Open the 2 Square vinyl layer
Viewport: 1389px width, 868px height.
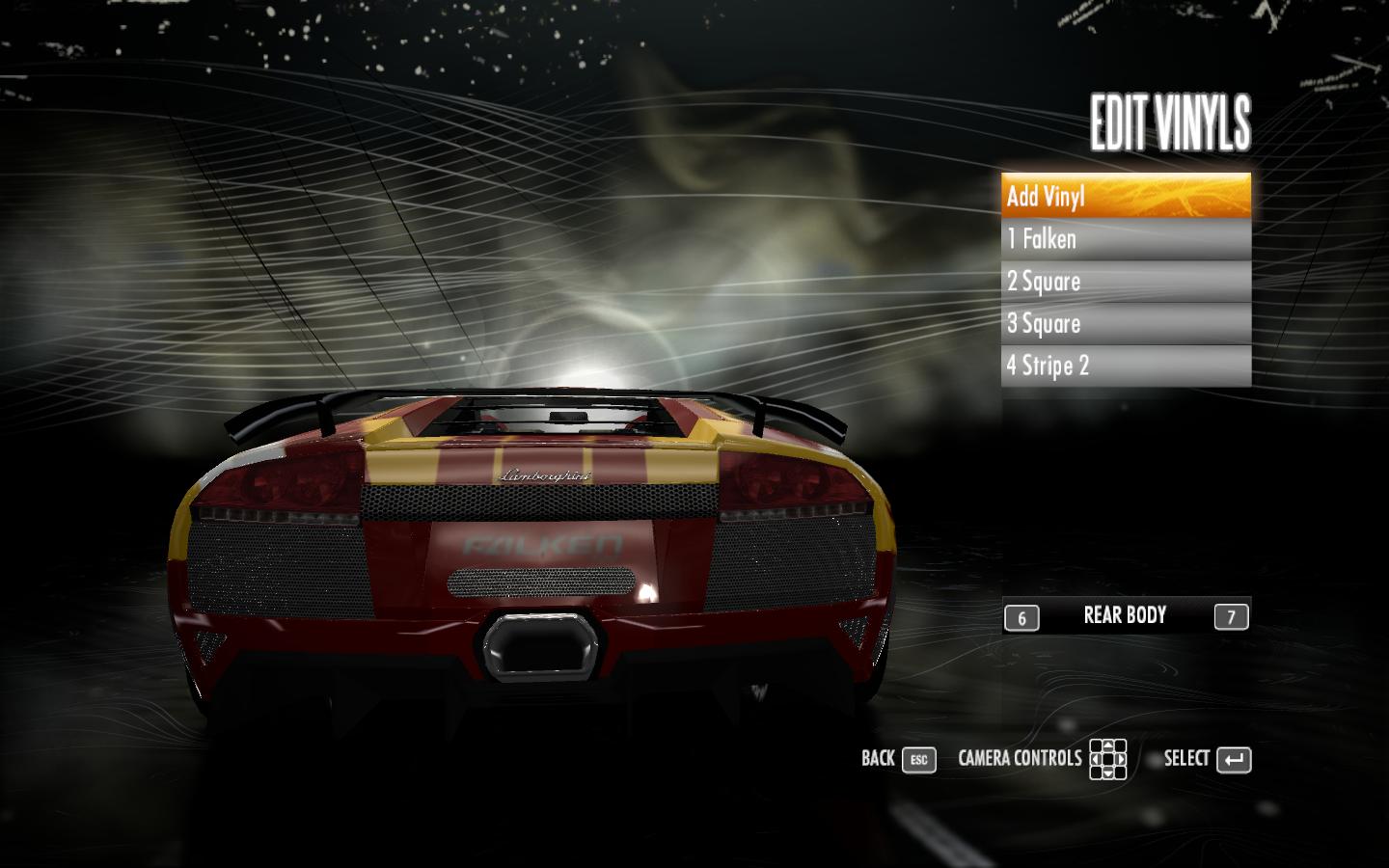(1126, 282)
